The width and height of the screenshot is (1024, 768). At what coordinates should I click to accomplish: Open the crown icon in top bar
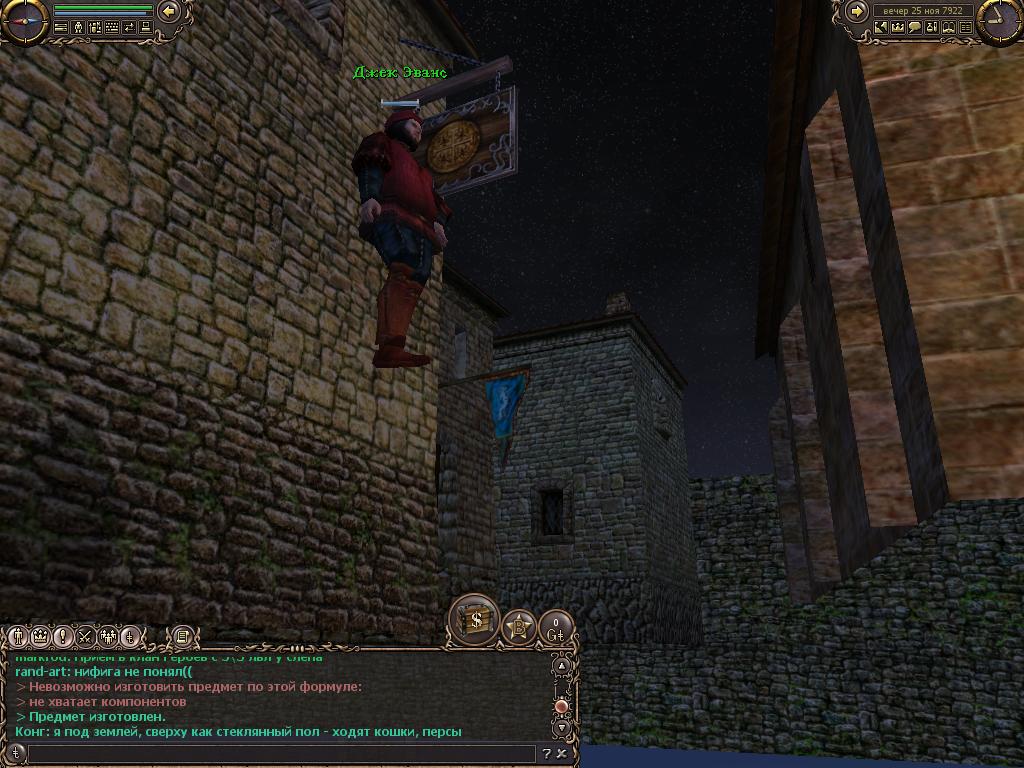pyautogui.click(x=898, y=28)
